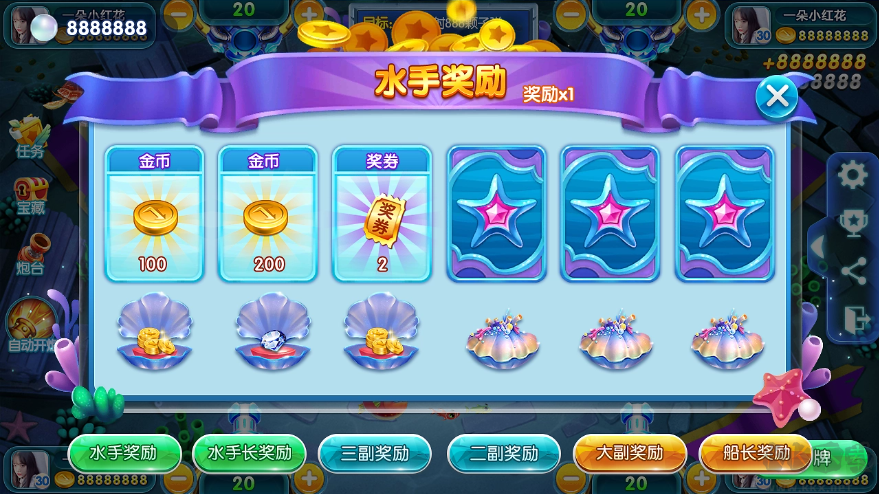
Task: Close the 水手奖励 reward popup
Action: [x=776, y=97]
